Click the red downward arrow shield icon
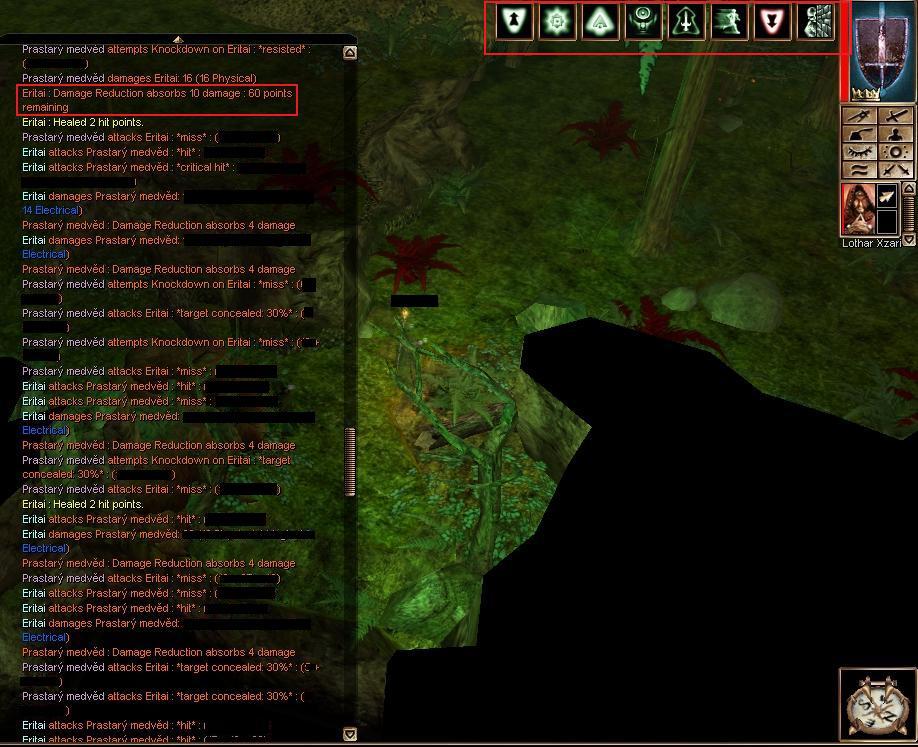 [772, 22]
